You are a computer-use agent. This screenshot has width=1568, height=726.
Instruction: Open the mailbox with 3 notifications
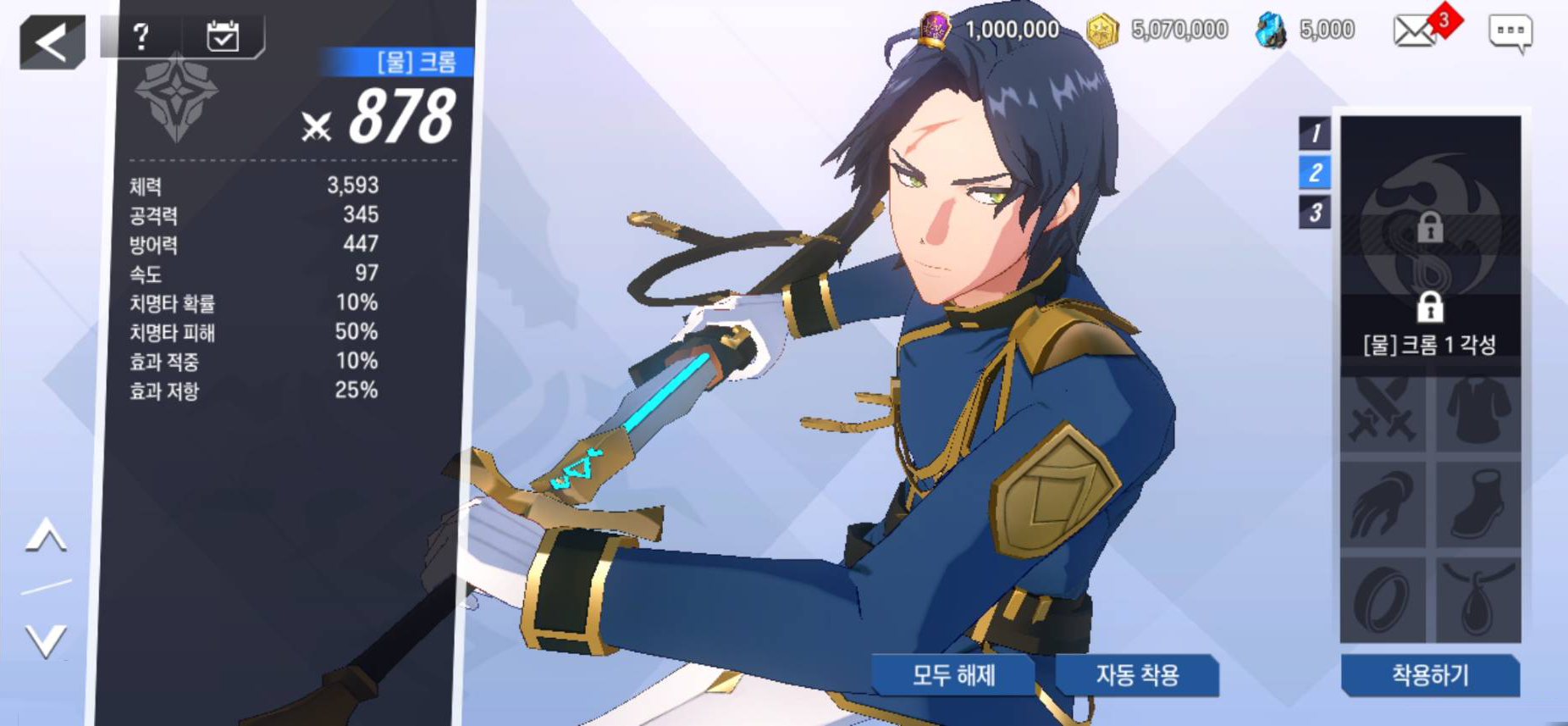tap(1416, 31)
